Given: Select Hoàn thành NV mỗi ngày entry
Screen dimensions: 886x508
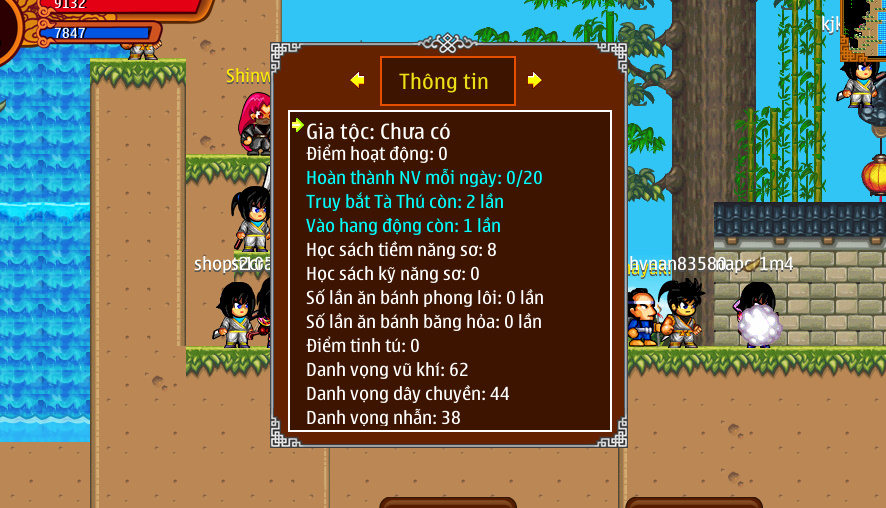Looking at the screenshot, I should pos(424,178).
